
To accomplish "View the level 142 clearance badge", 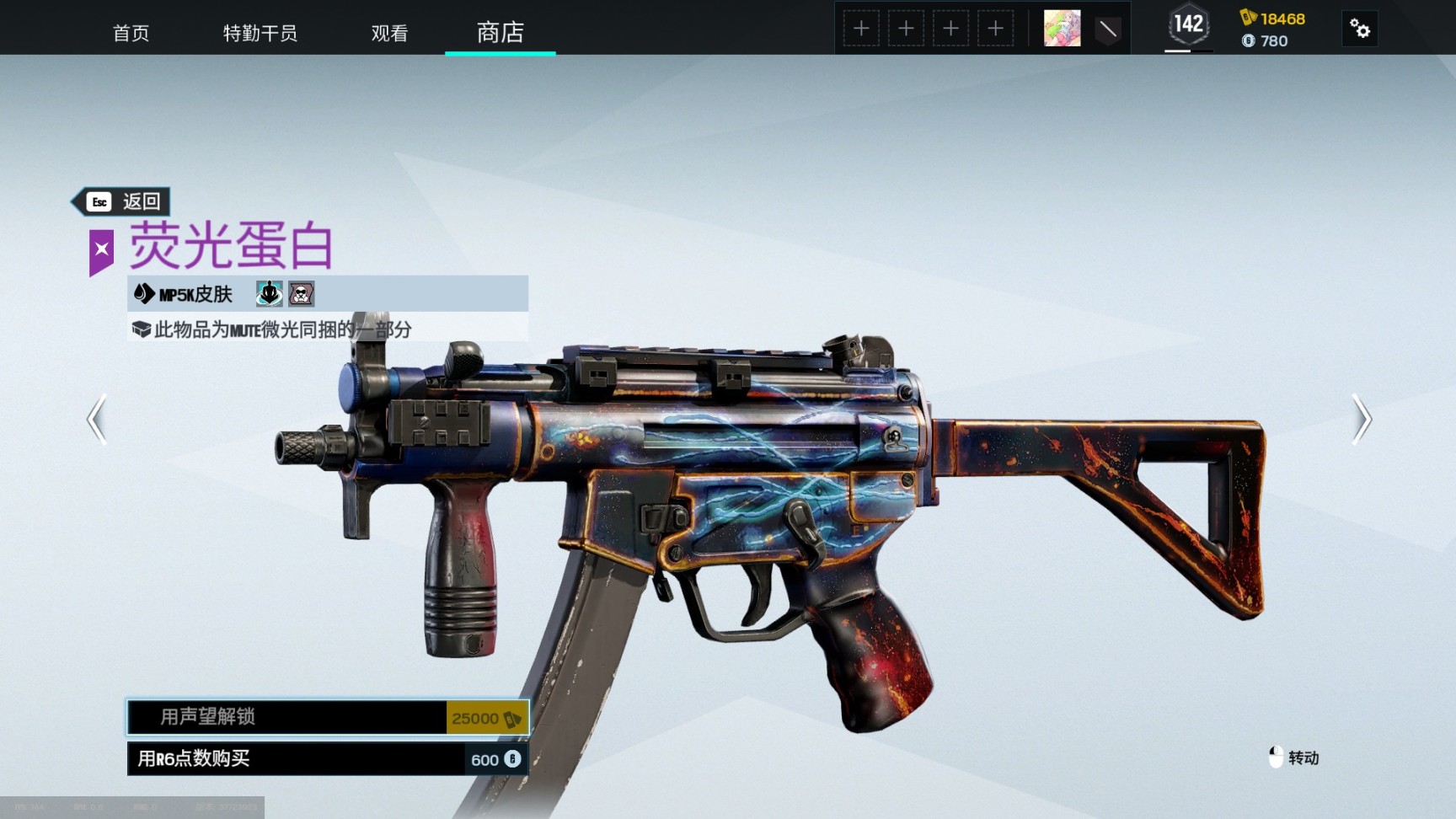I will [1188, 25].
